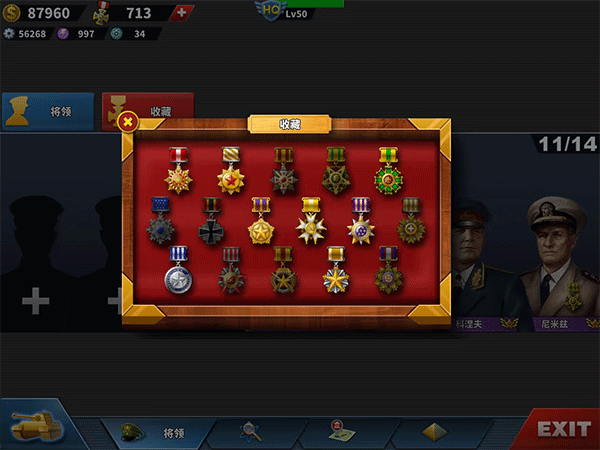
Task: Close the 收藏 medal collection popup
Action: pos(128,122)
